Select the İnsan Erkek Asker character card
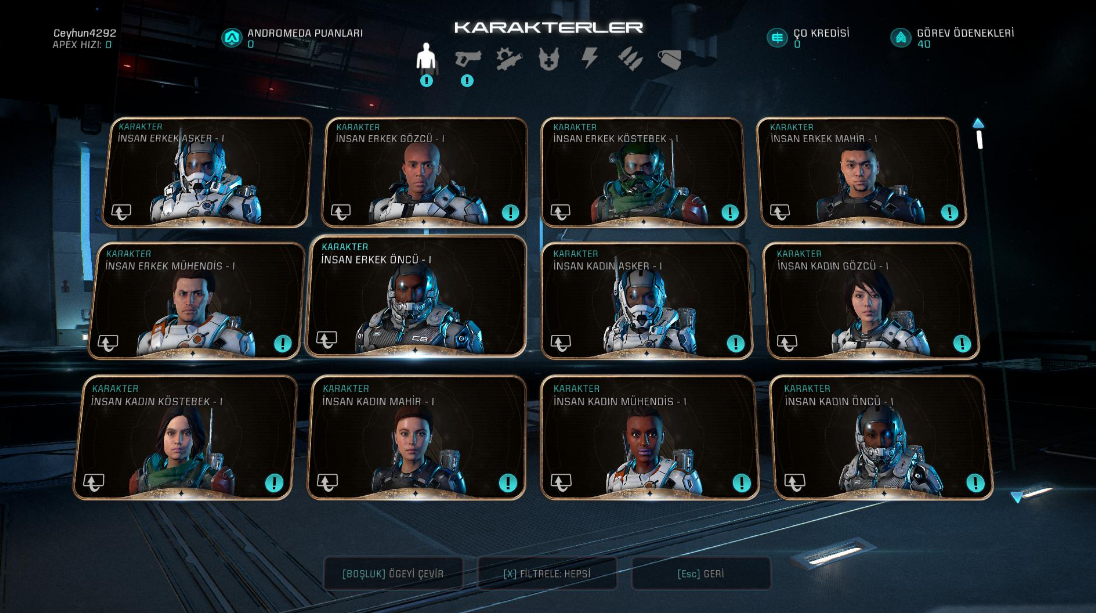The width and height of the screenshot is (1096, 613). click(x=208, y=172)
